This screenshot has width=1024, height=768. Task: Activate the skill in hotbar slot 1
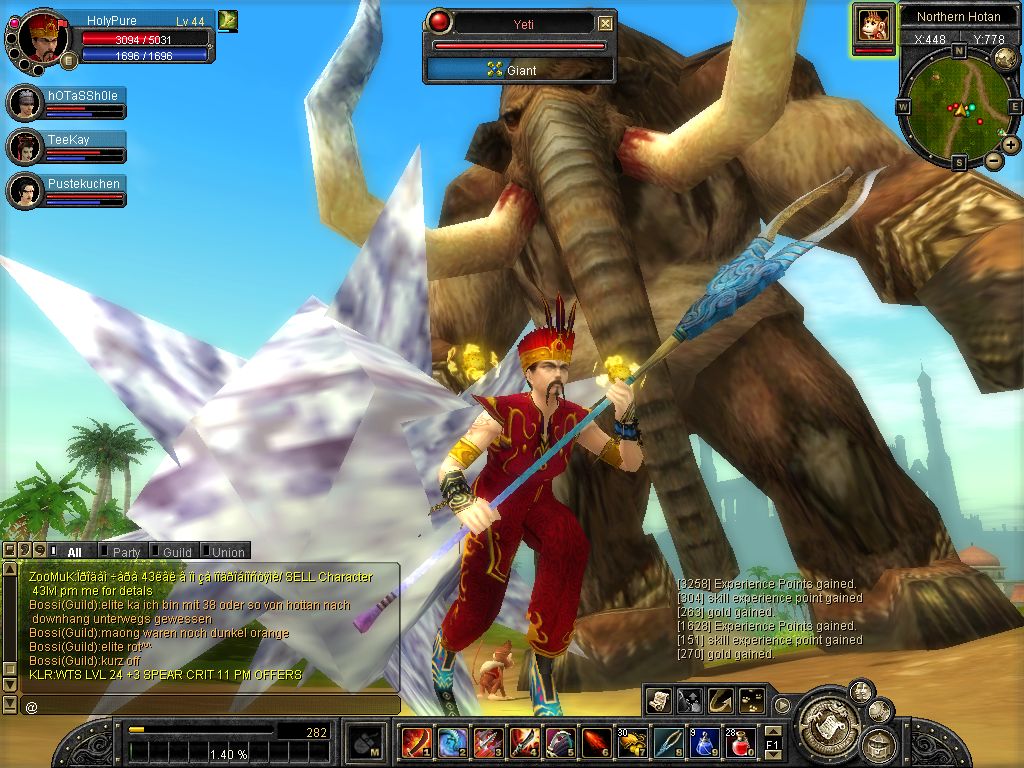(x=416, y=742)
